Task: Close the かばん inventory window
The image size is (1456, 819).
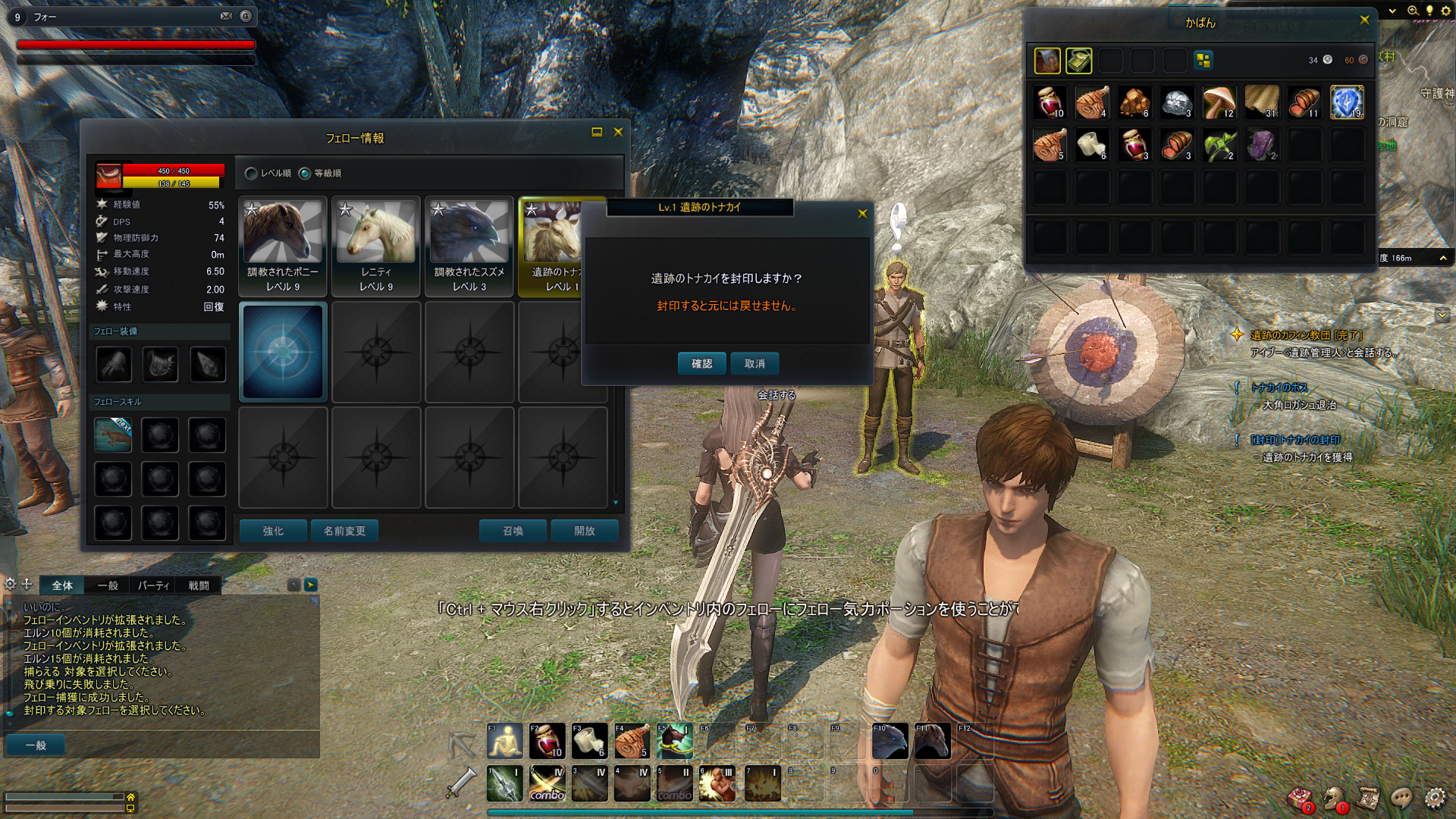Action: 1364,20
